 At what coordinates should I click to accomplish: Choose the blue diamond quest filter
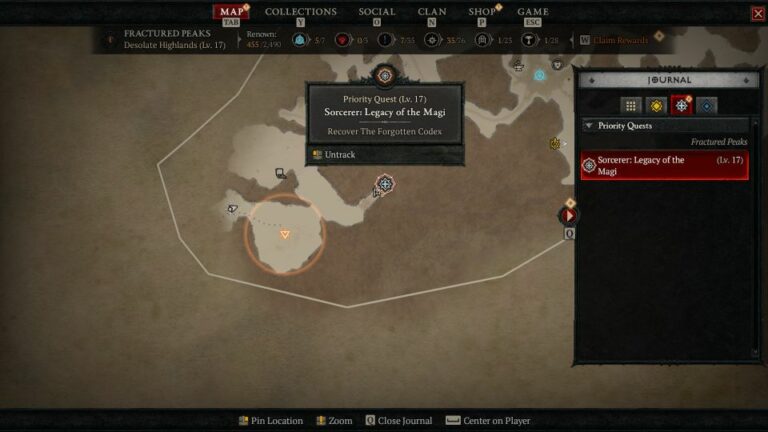707,105
